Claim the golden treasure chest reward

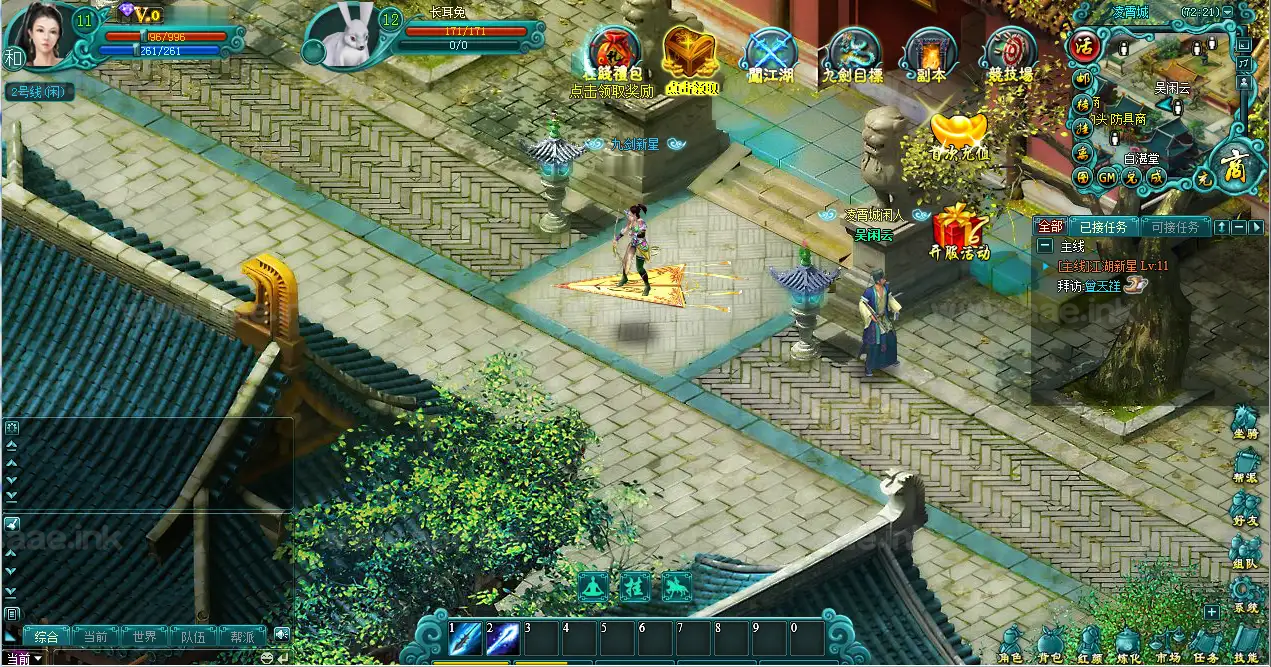[691, 51]
